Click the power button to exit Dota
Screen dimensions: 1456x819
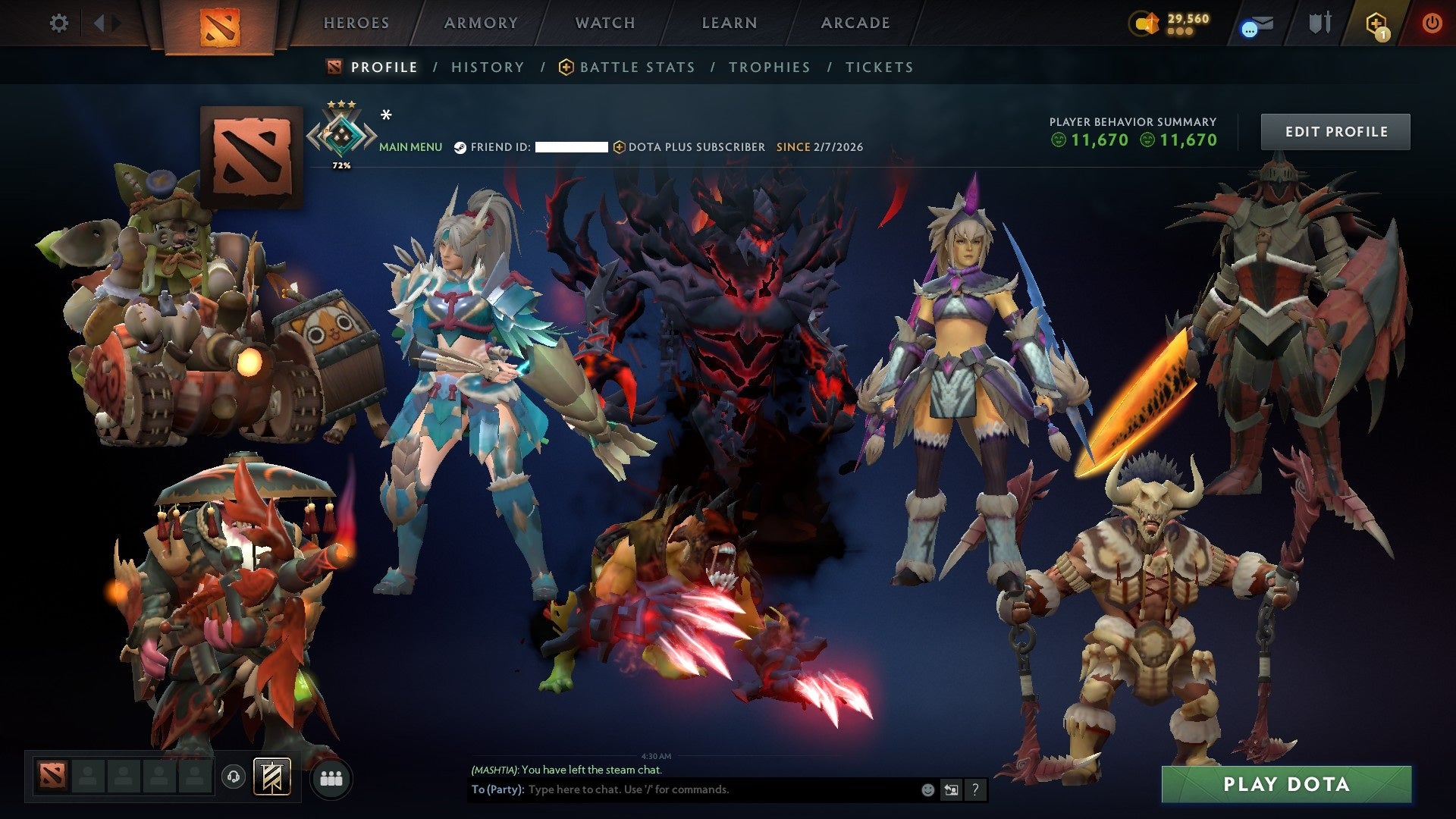(1433, 23)
